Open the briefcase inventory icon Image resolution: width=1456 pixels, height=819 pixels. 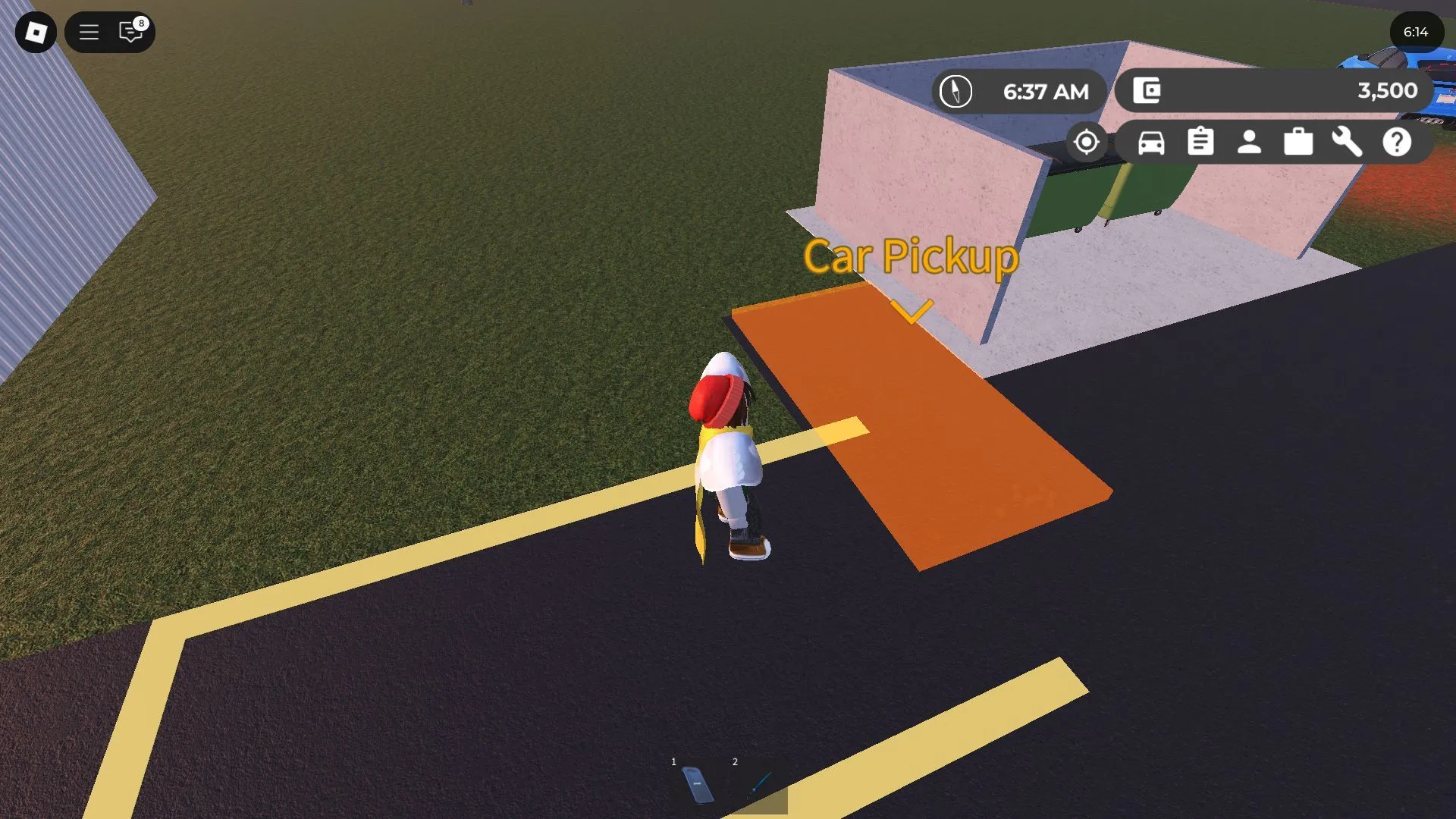[1298, 142]
